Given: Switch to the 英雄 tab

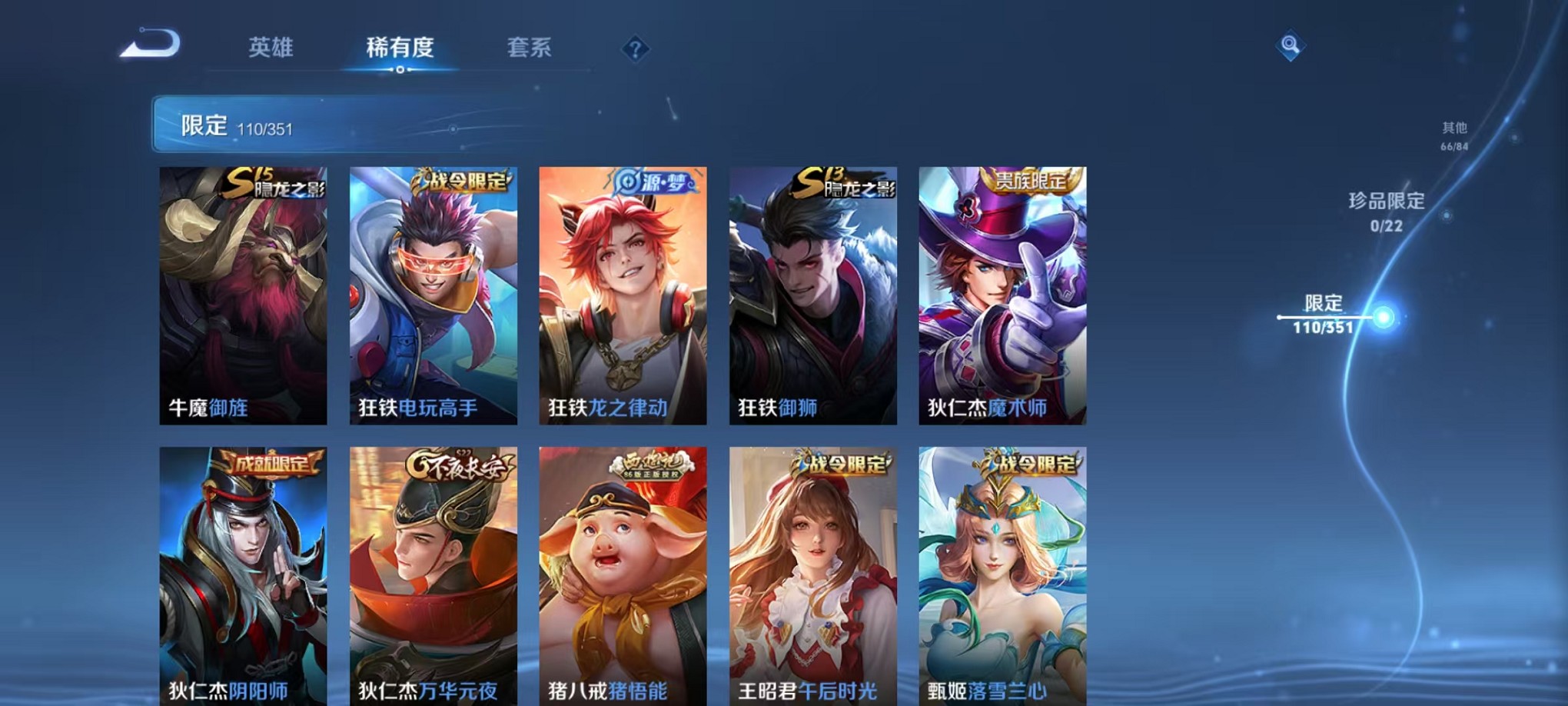Looking at the screenshot, I should click(272, 48).
